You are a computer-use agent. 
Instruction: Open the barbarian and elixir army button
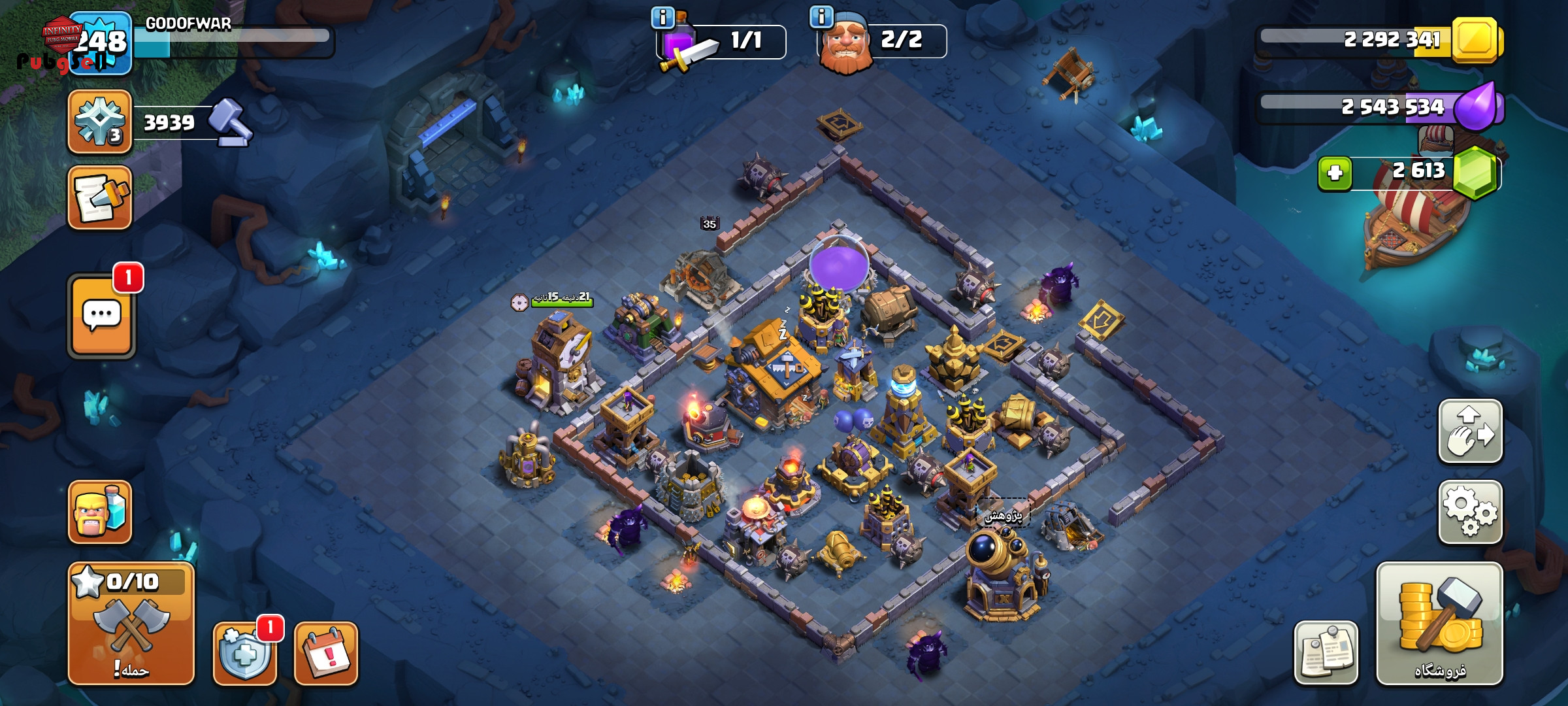(100, 512)
